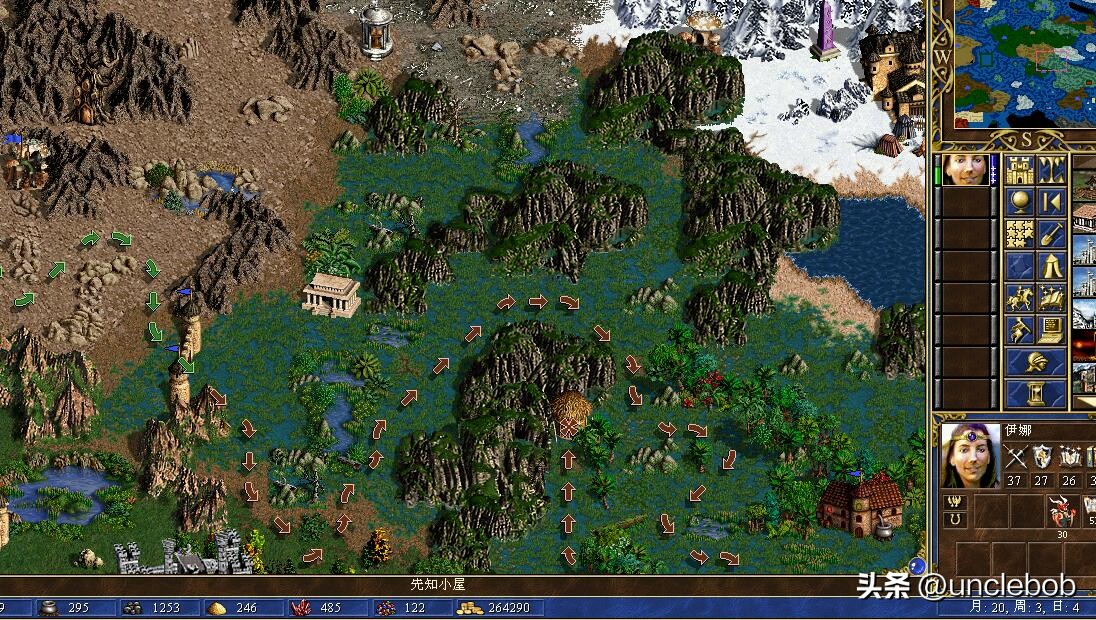Open the large portrait of hero 伊娜
The width and height of the screenshot is (1096, 620).
coord(970,455)
